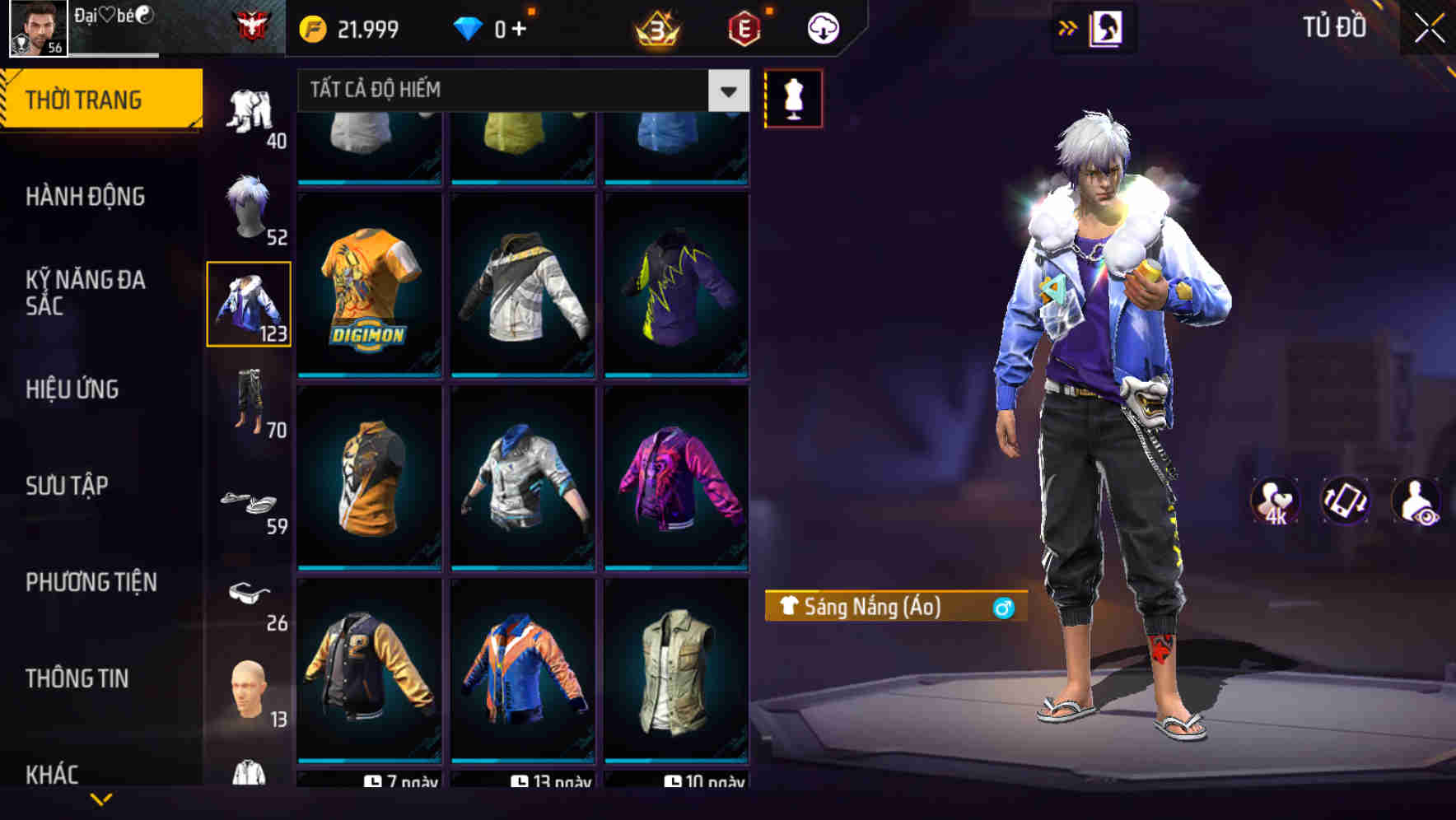Expand the sidebar with the bottom chevron
The width and height of the screenshot is (1456, 820).
tap(99, 797)
